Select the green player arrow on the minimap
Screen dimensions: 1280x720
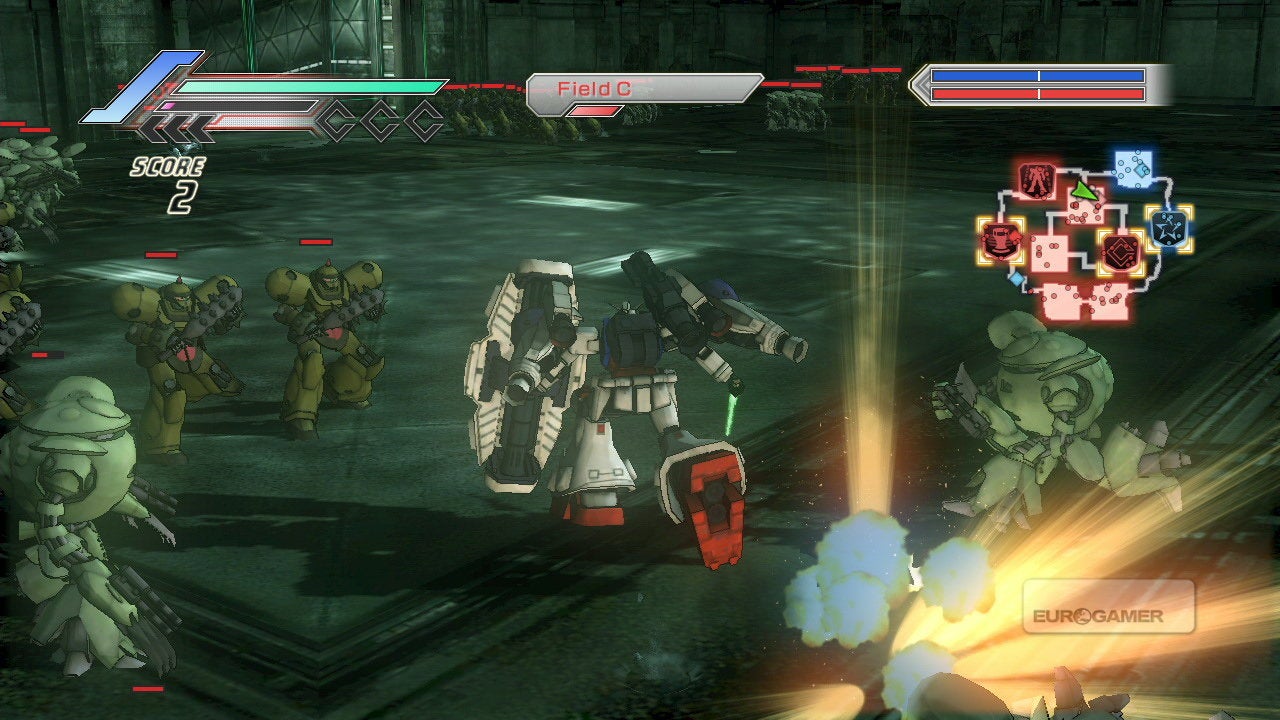(1084, 191)
